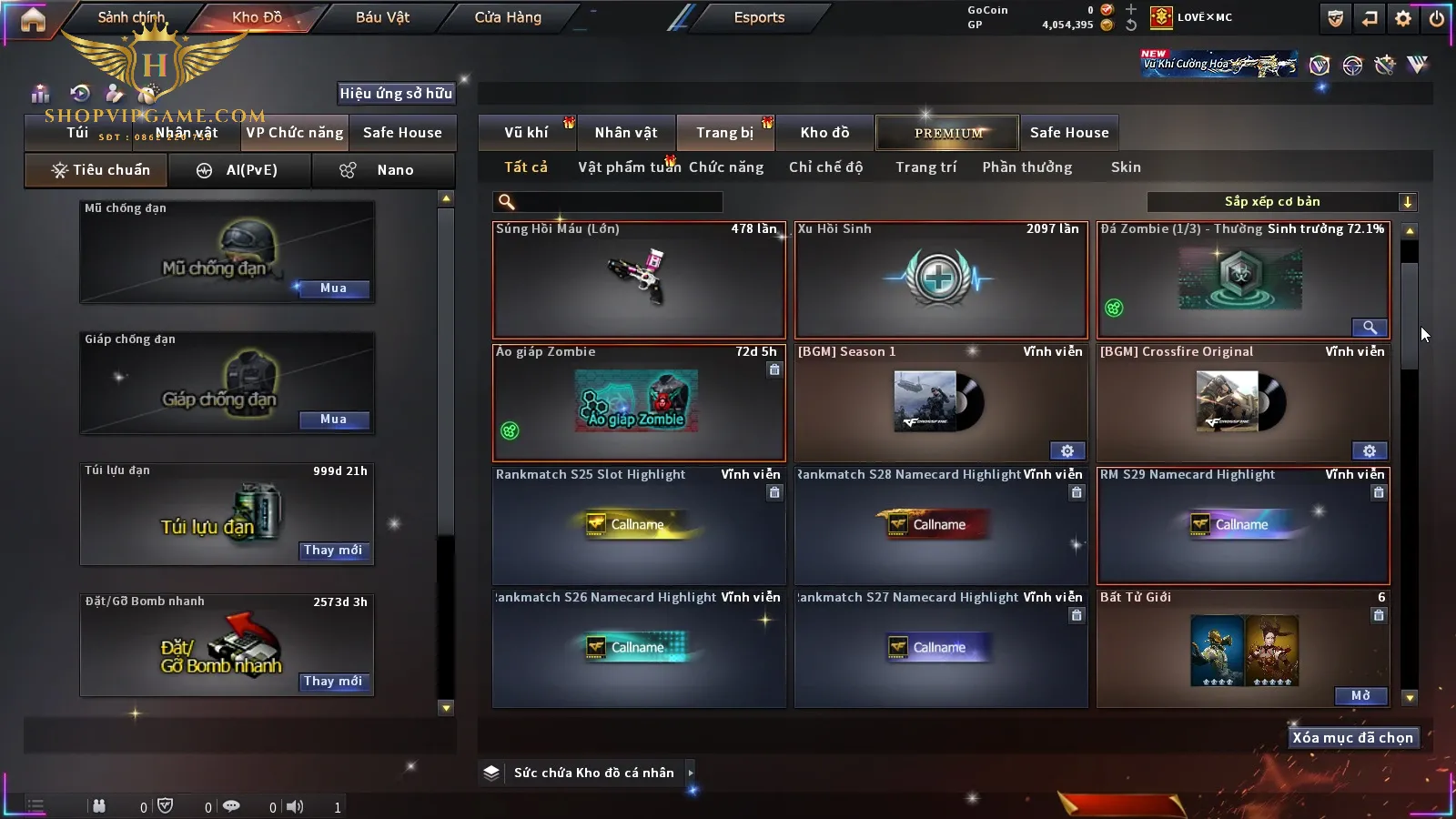
Task: Select the Xu Hồi Sinh item
Action: pyautogui.click(x=941, y=280)
